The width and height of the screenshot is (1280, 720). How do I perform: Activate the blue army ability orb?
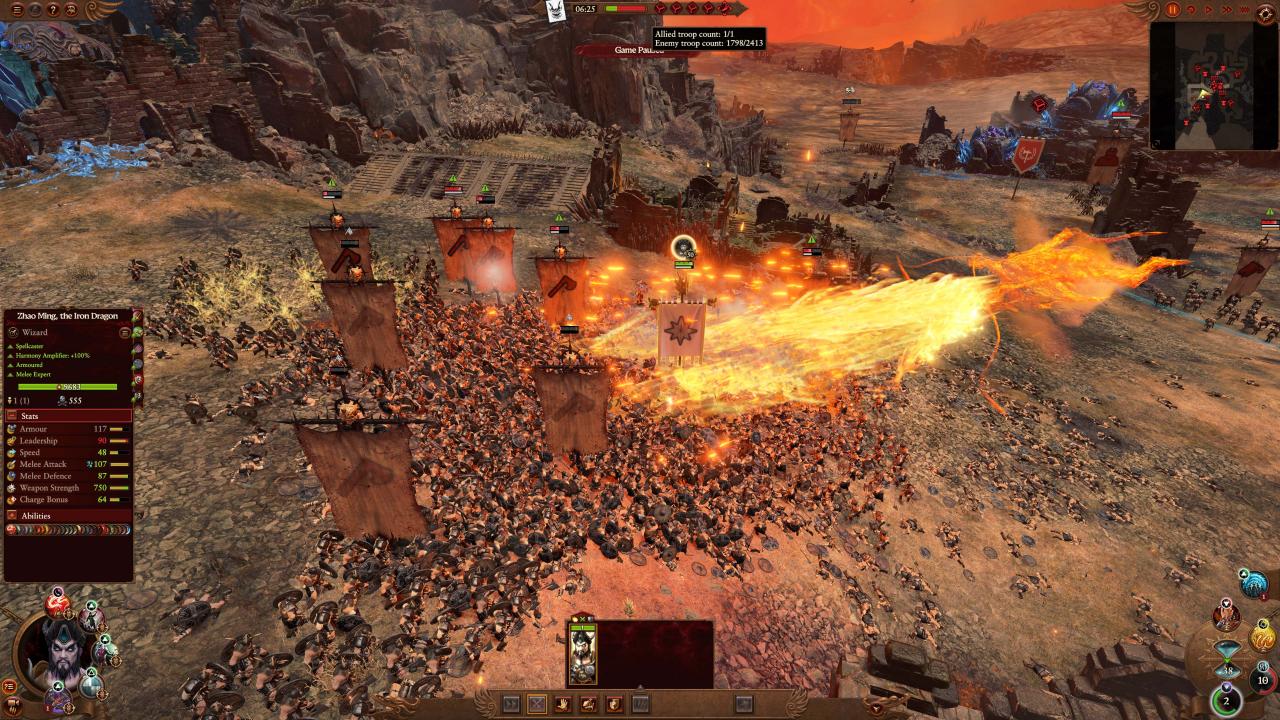pyautogui.click(x=1254, y=584)
